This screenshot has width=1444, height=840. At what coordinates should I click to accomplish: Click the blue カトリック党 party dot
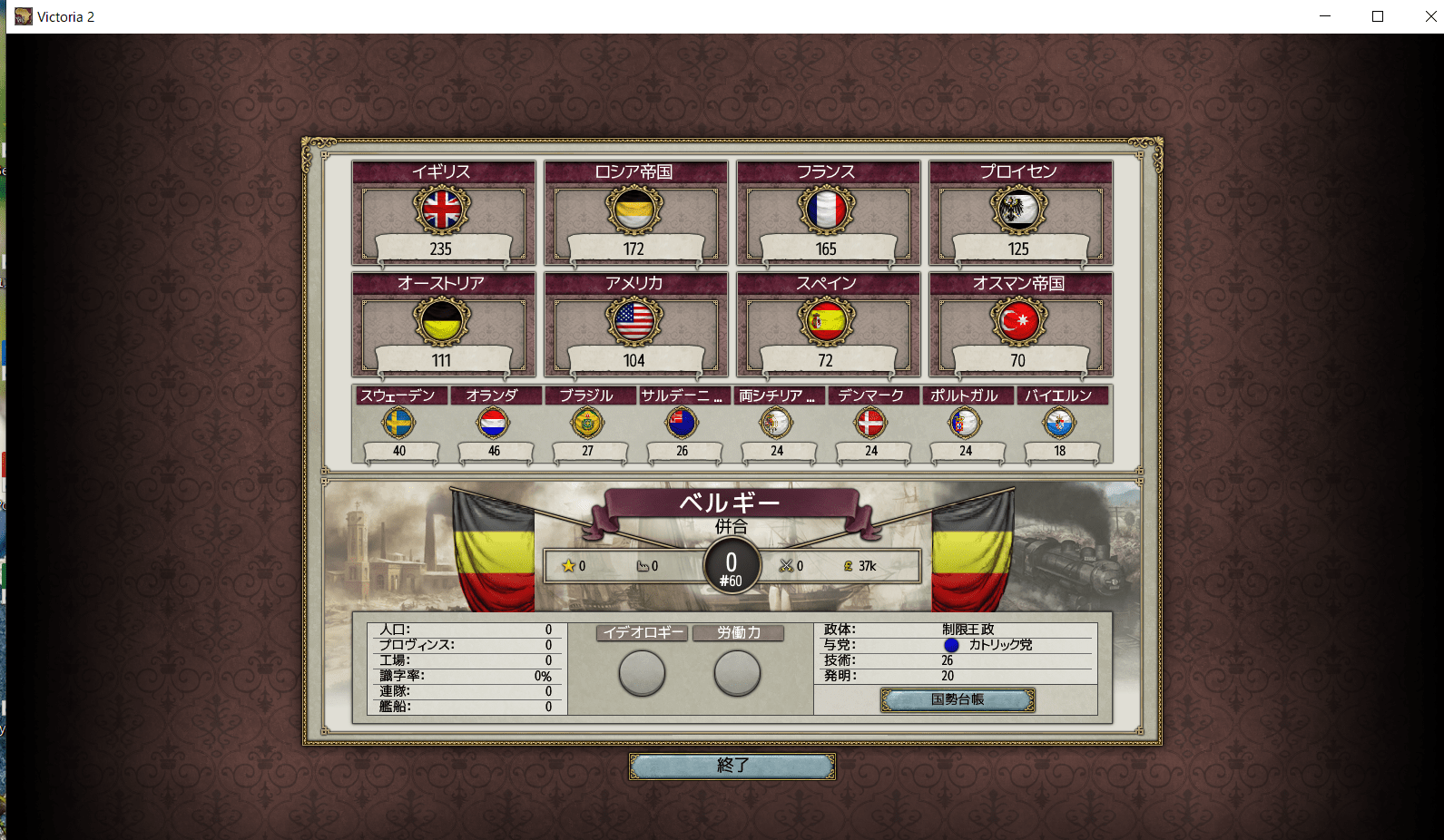(952, 645)
